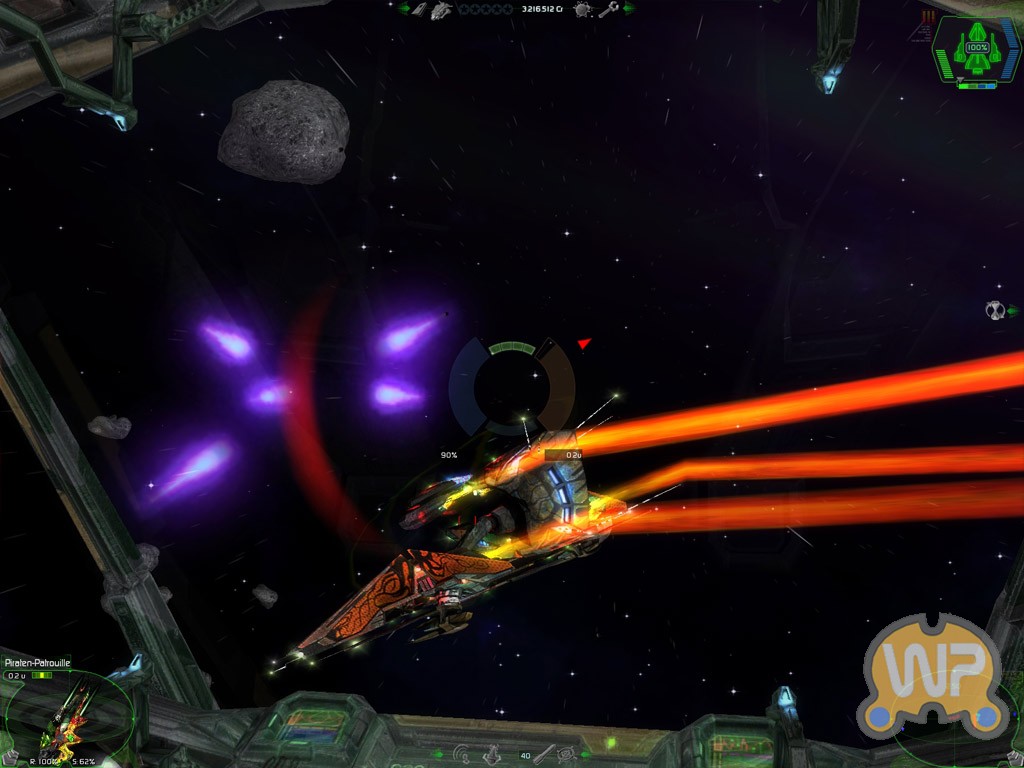Open the ship icon in top bar
This screenshot has height=768, width=1024.
pyautogui.click(x=442, y=9)
